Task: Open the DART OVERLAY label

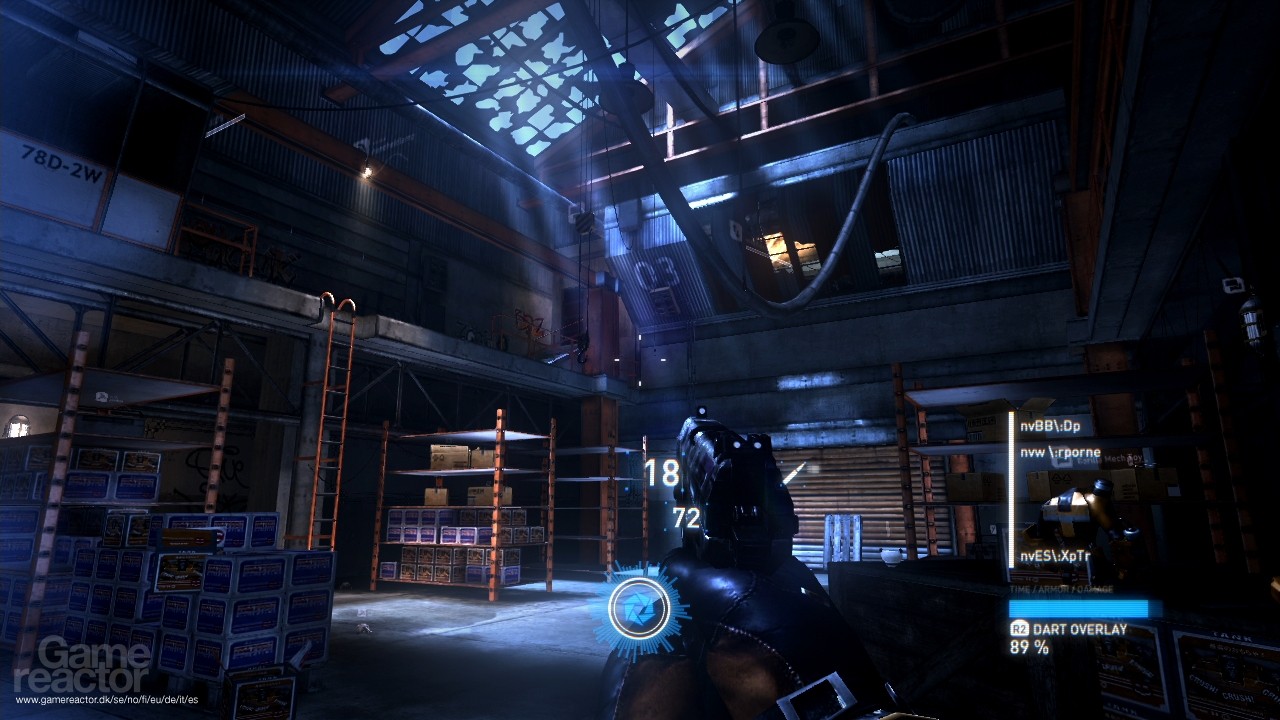Action: coord(1080,628)
